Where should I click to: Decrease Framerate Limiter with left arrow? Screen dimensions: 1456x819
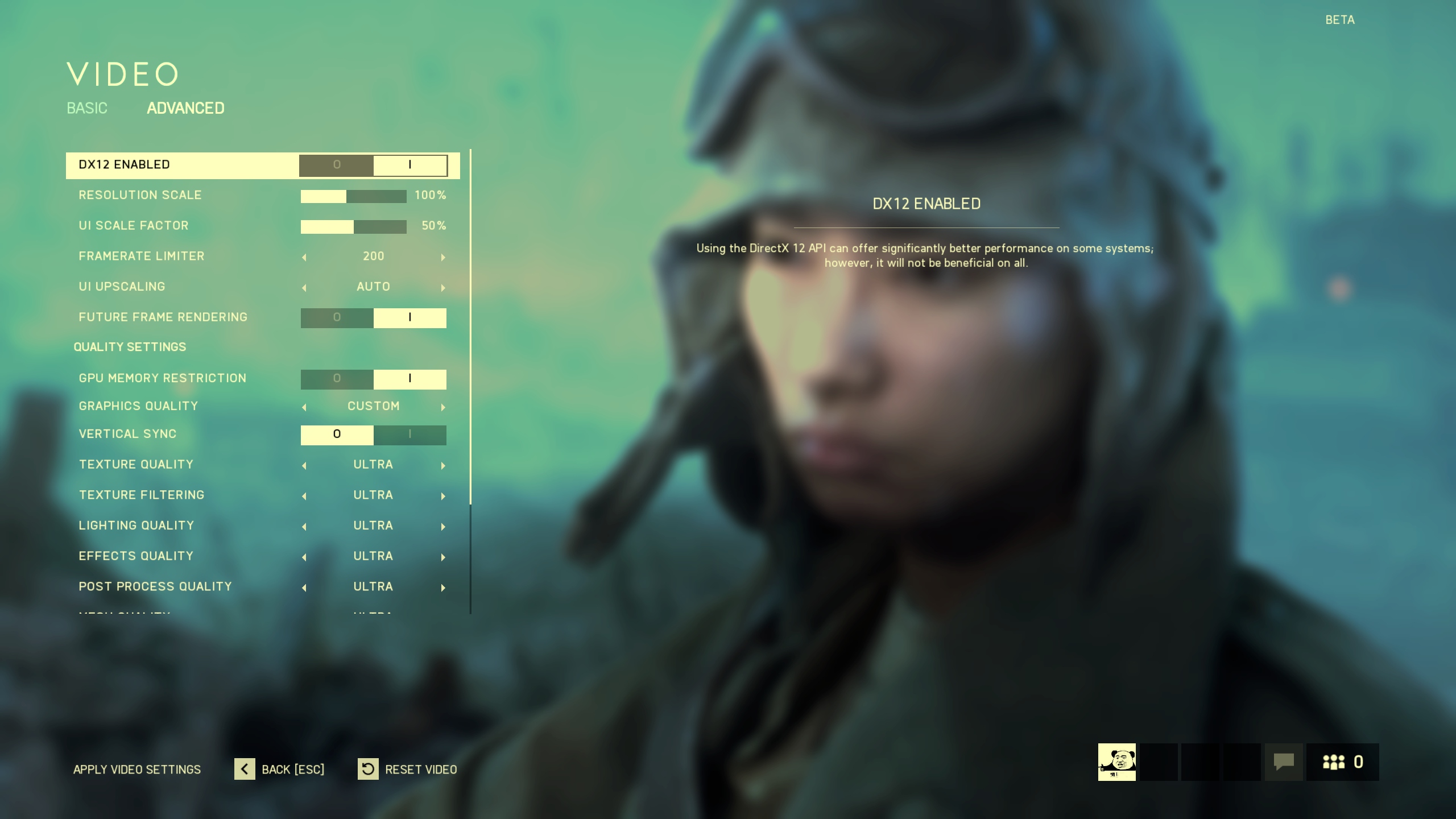pyautogui.click(x=304, y=257)
